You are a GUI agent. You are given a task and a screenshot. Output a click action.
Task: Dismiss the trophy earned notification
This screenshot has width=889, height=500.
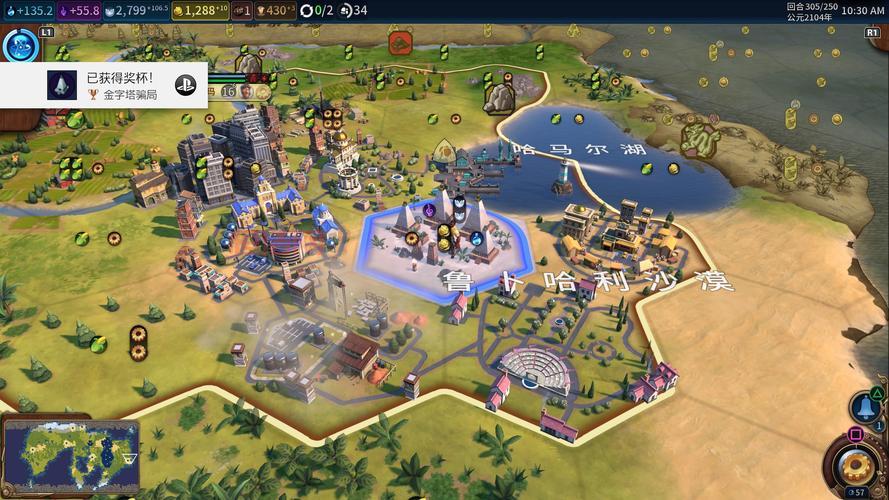[x=105, y=86]
